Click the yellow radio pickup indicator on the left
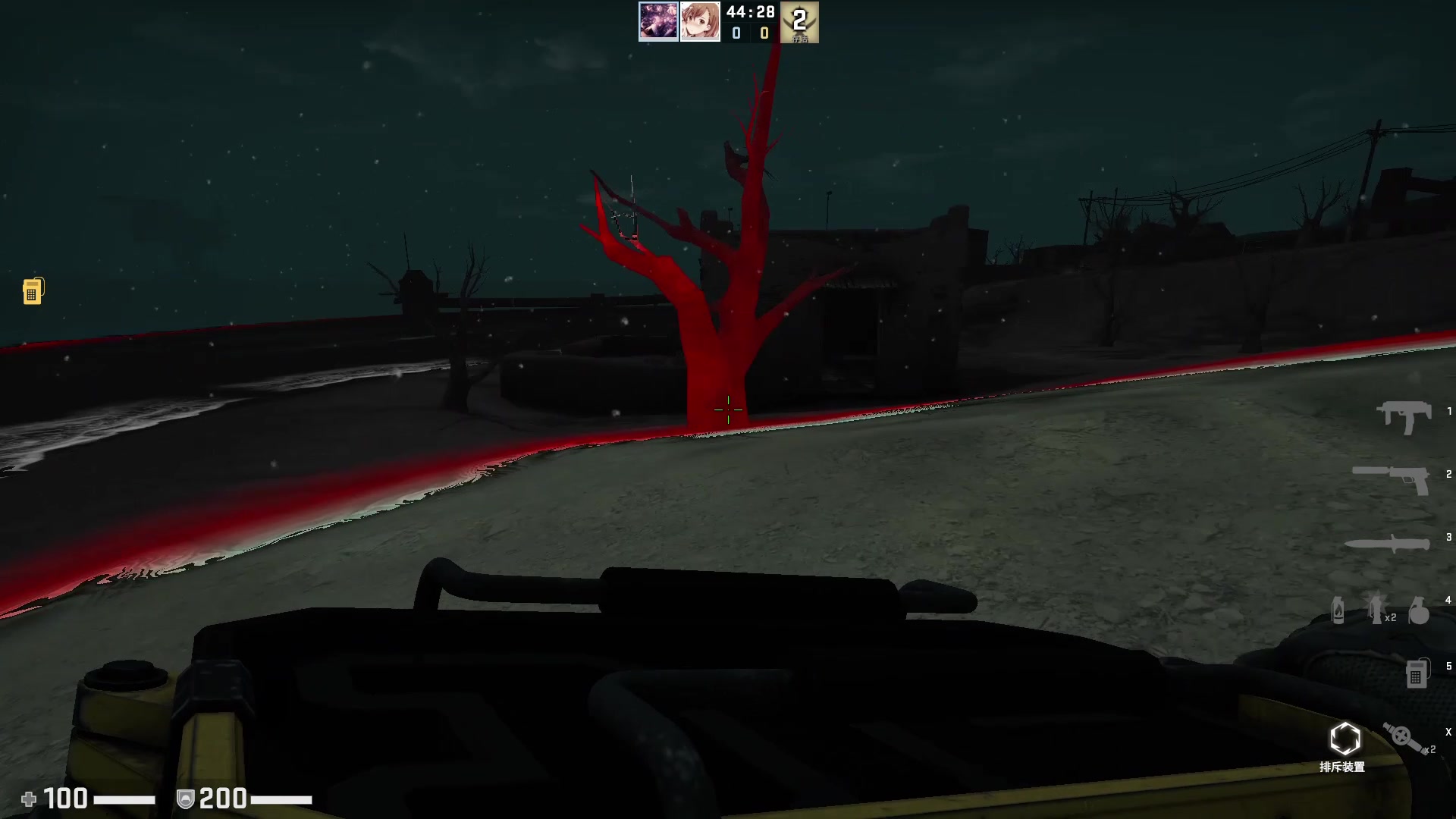This screenshot has width=1456, height=819. click(32, 290)
